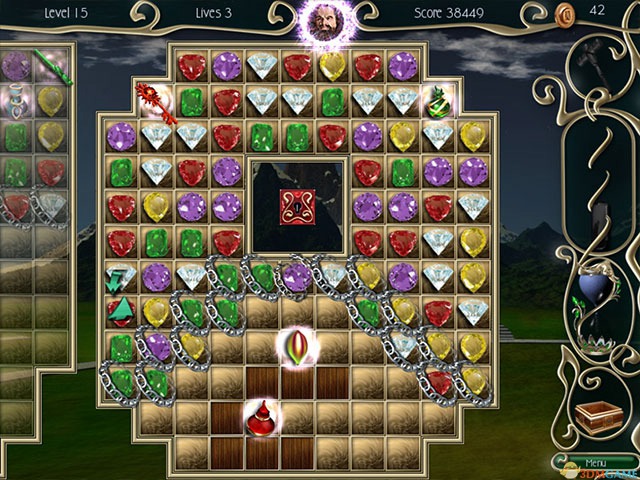The width and height of the screenshot is (640, 480).
Task: Select the green wand on side board
Action: (x=47, y=64)
